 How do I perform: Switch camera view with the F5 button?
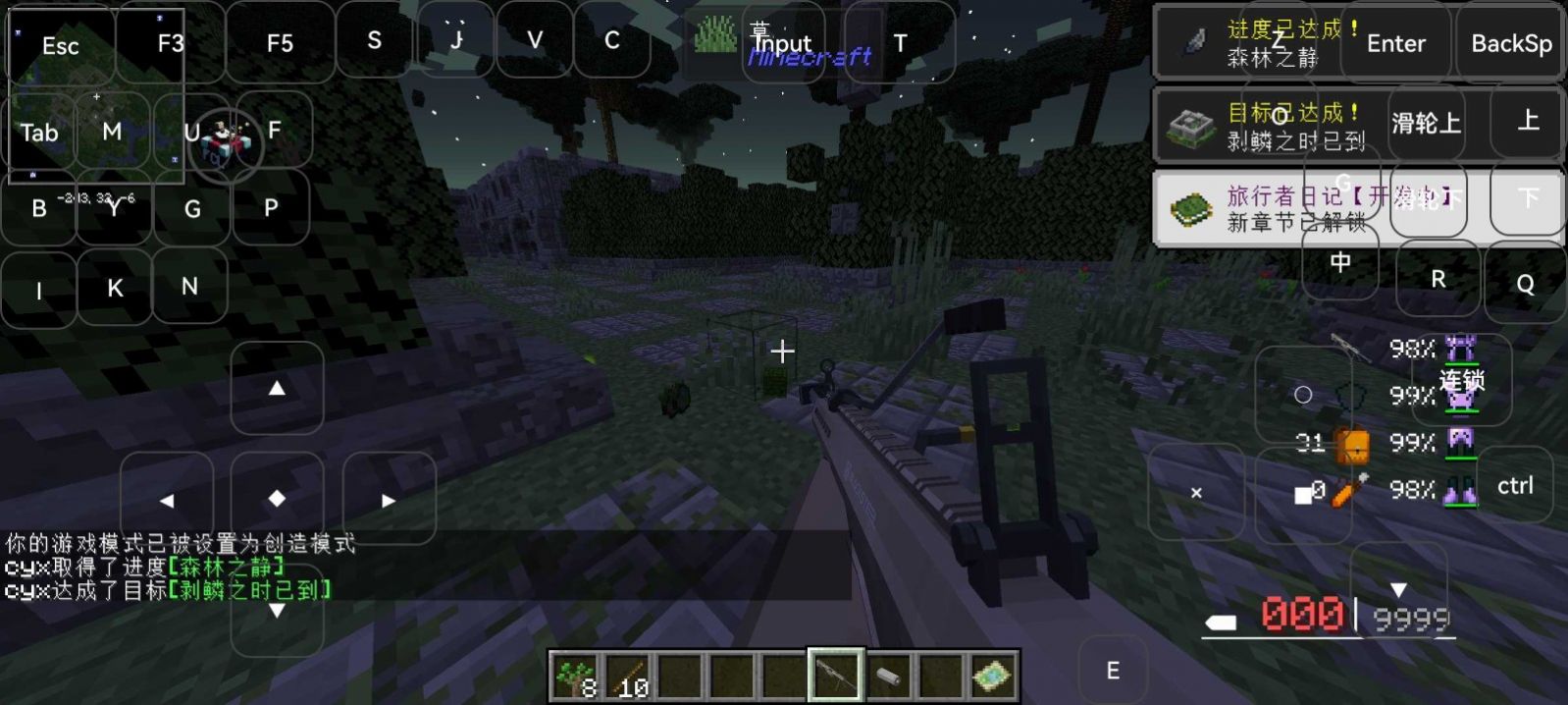click(x=280, y=43)
